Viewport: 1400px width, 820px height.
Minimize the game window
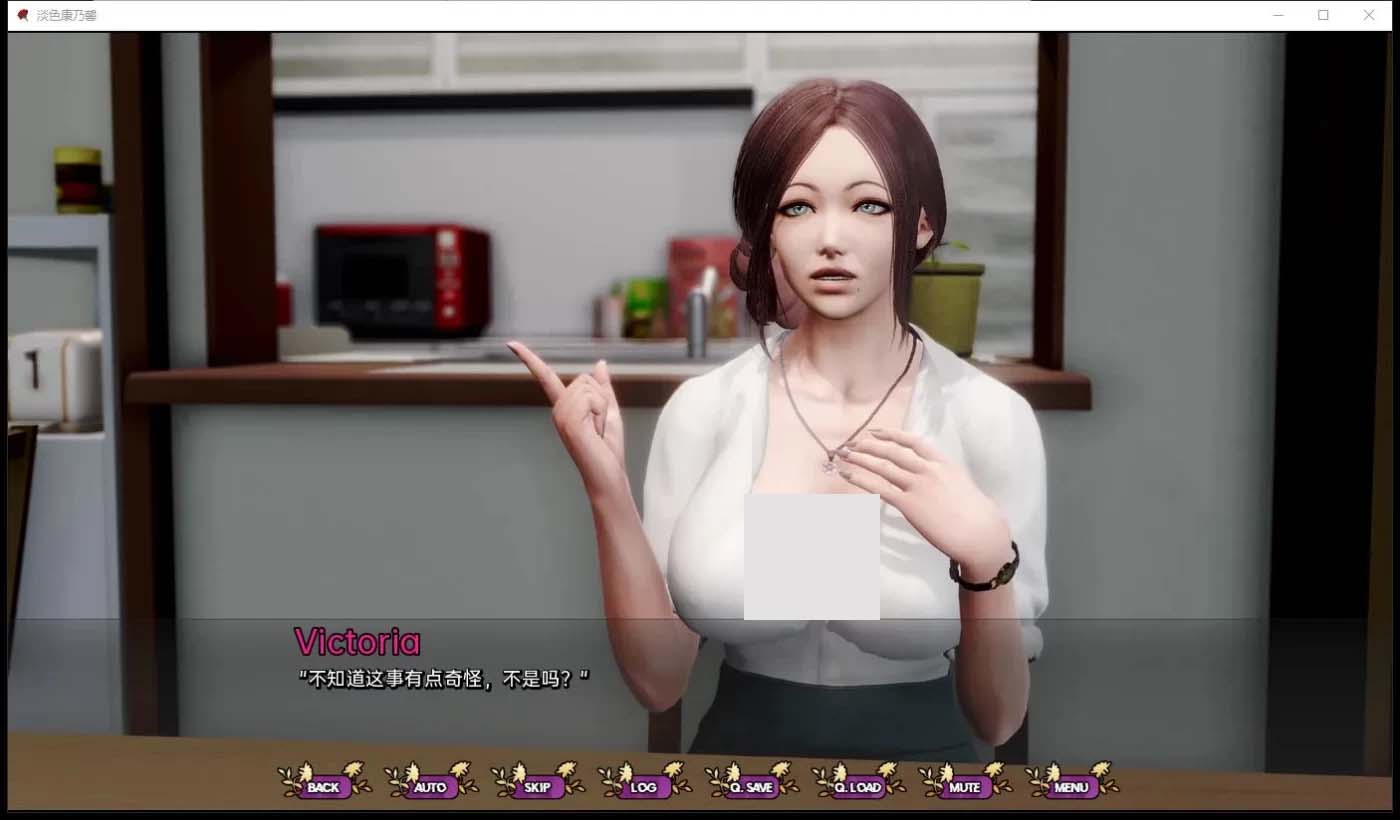(x=1278, y=15)
